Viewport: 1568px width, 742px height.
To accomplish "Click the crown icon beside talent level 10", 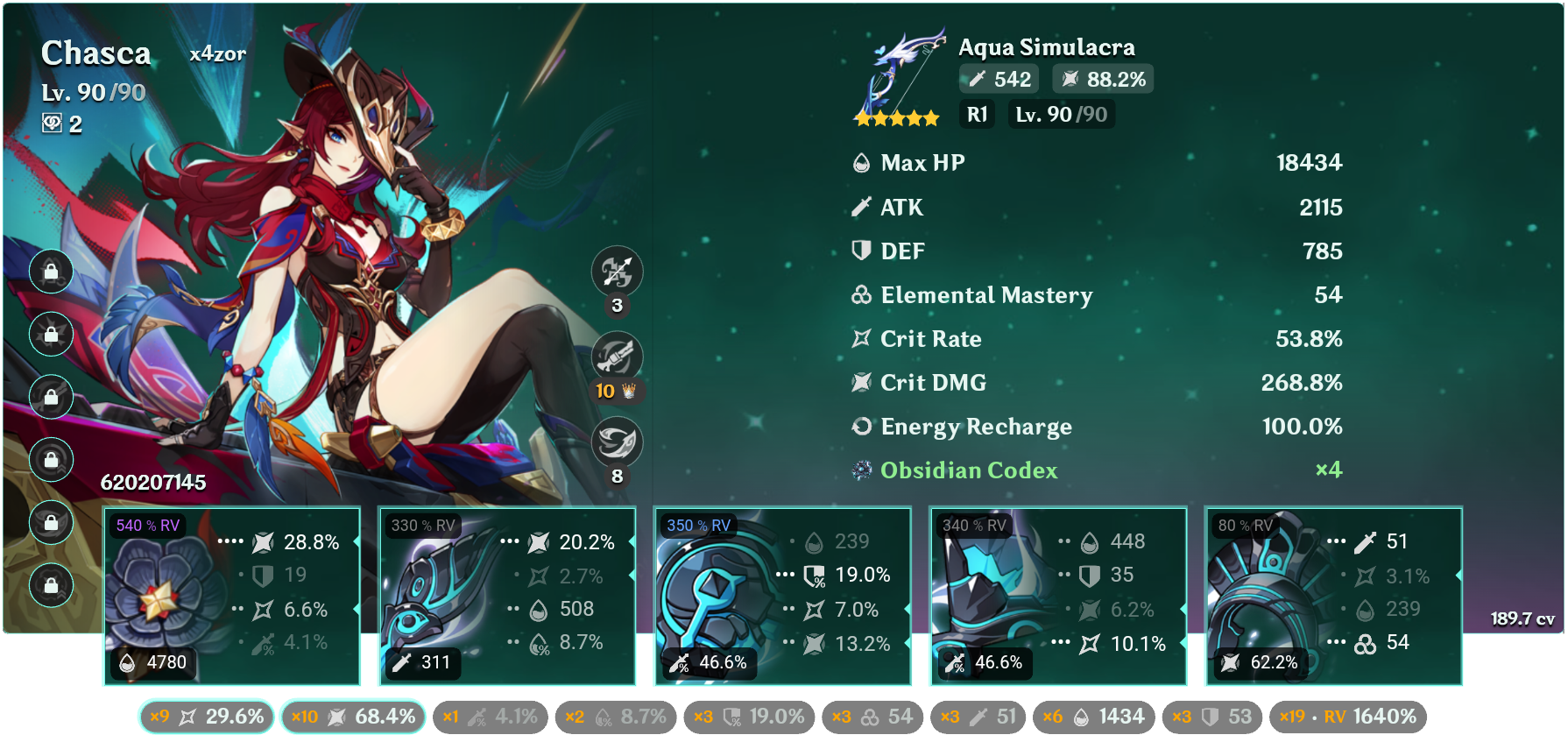I will pyautogui.click(x=629, y=392).
